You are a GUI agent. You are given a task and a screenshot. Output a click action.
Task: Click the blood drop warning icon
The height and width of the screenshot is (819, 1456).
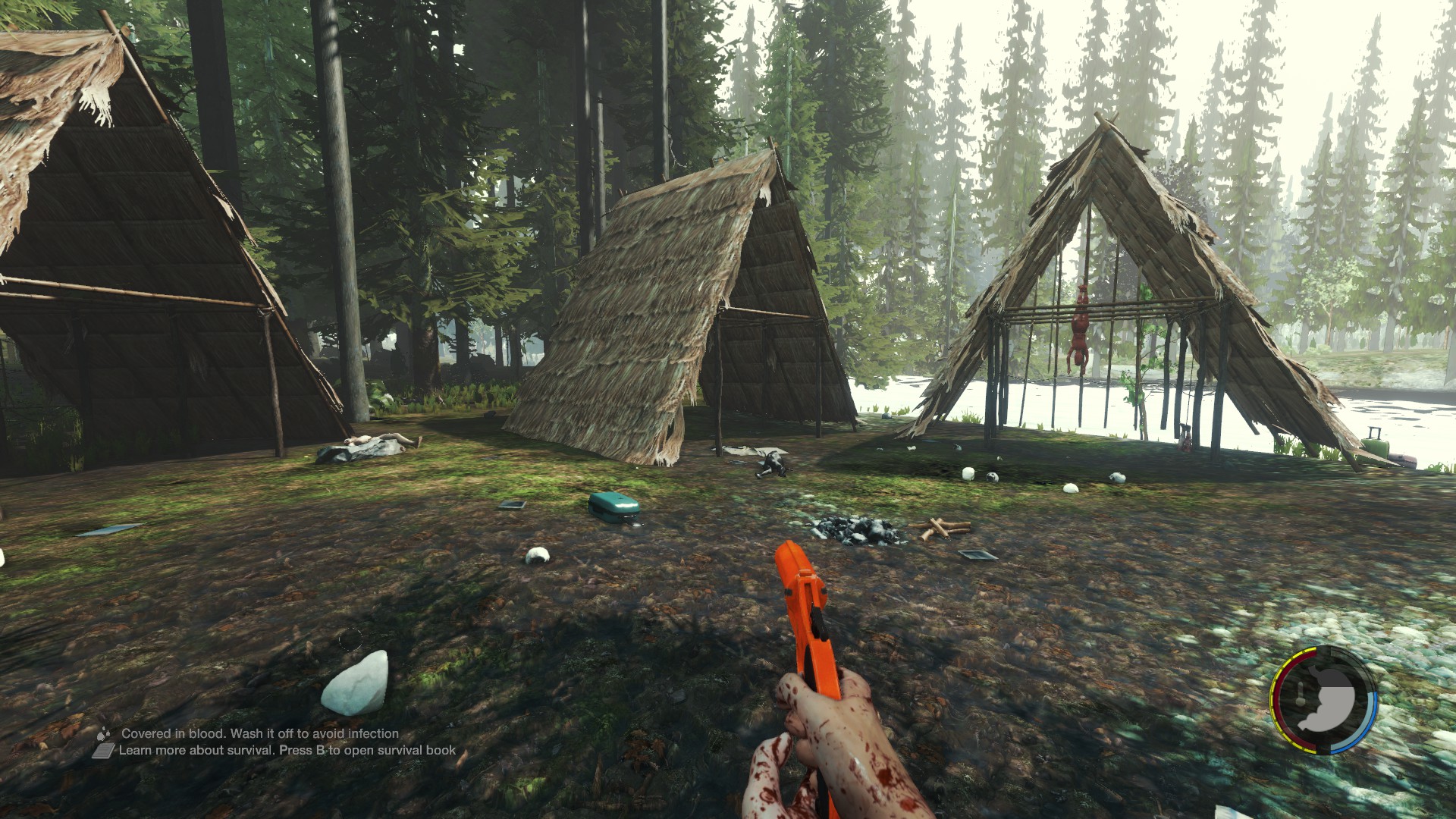pos(103,733)
